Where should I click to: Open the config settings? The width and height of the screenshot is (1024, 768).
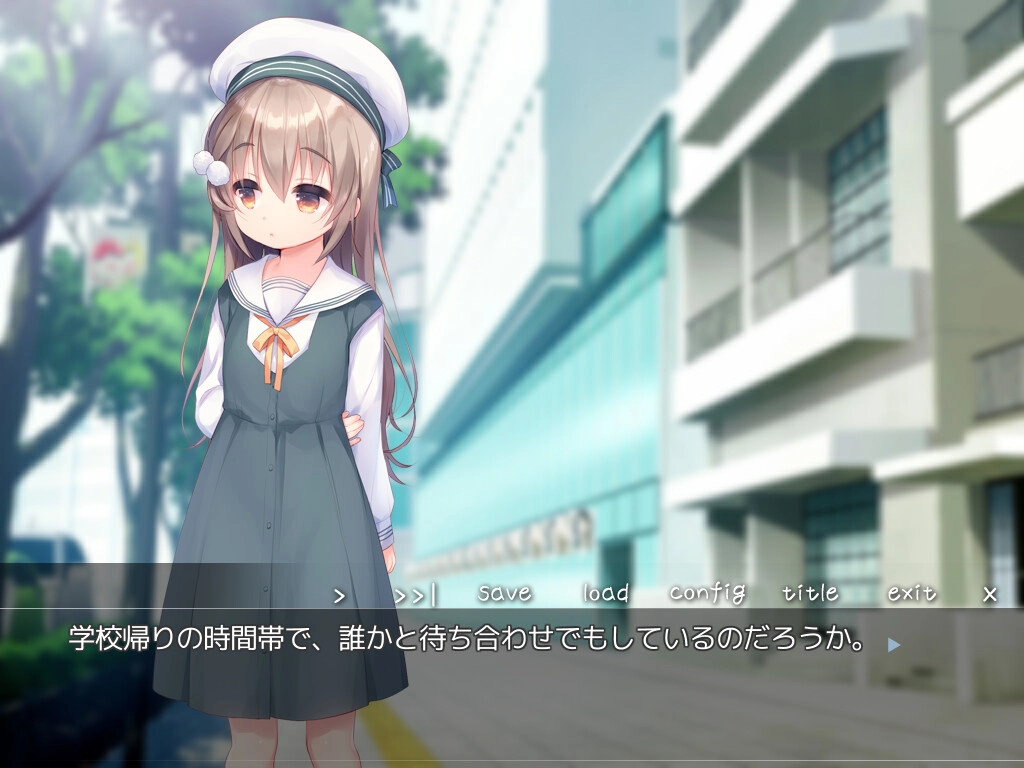click(707, 593)
